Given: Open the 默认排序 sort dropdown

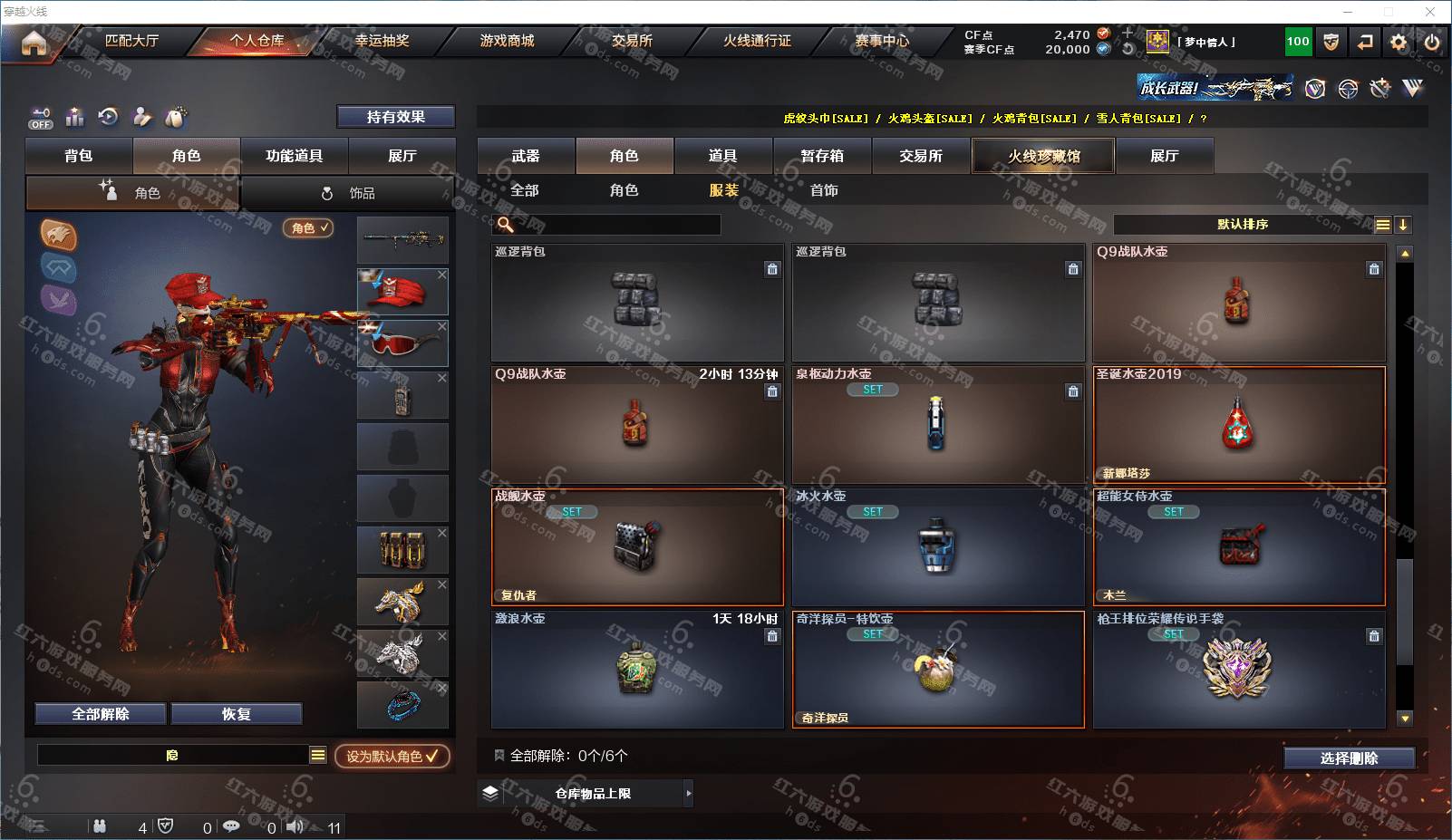Looking at the screenshot, I should [1243, 225].
